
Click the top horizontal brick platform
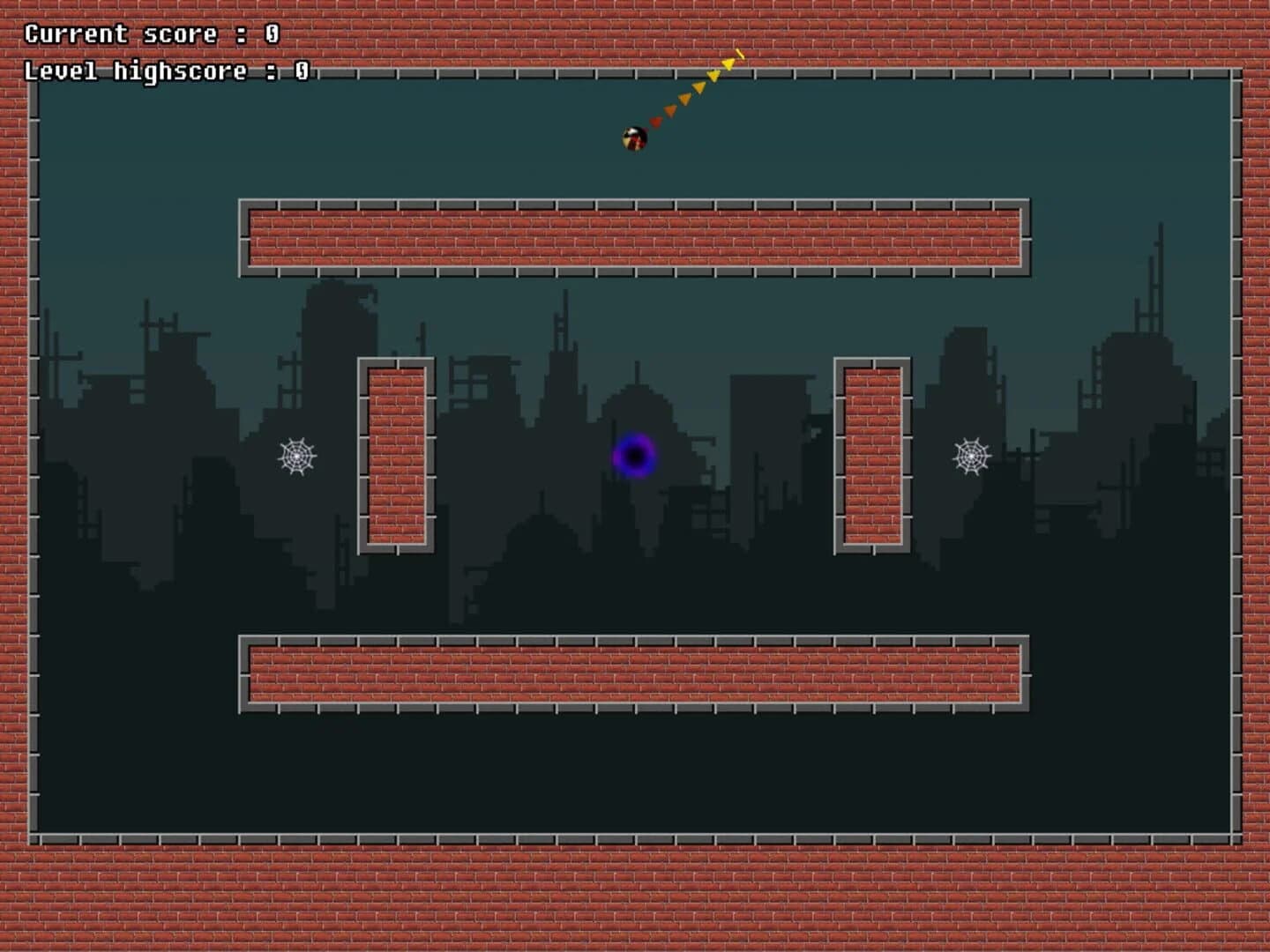633,236
